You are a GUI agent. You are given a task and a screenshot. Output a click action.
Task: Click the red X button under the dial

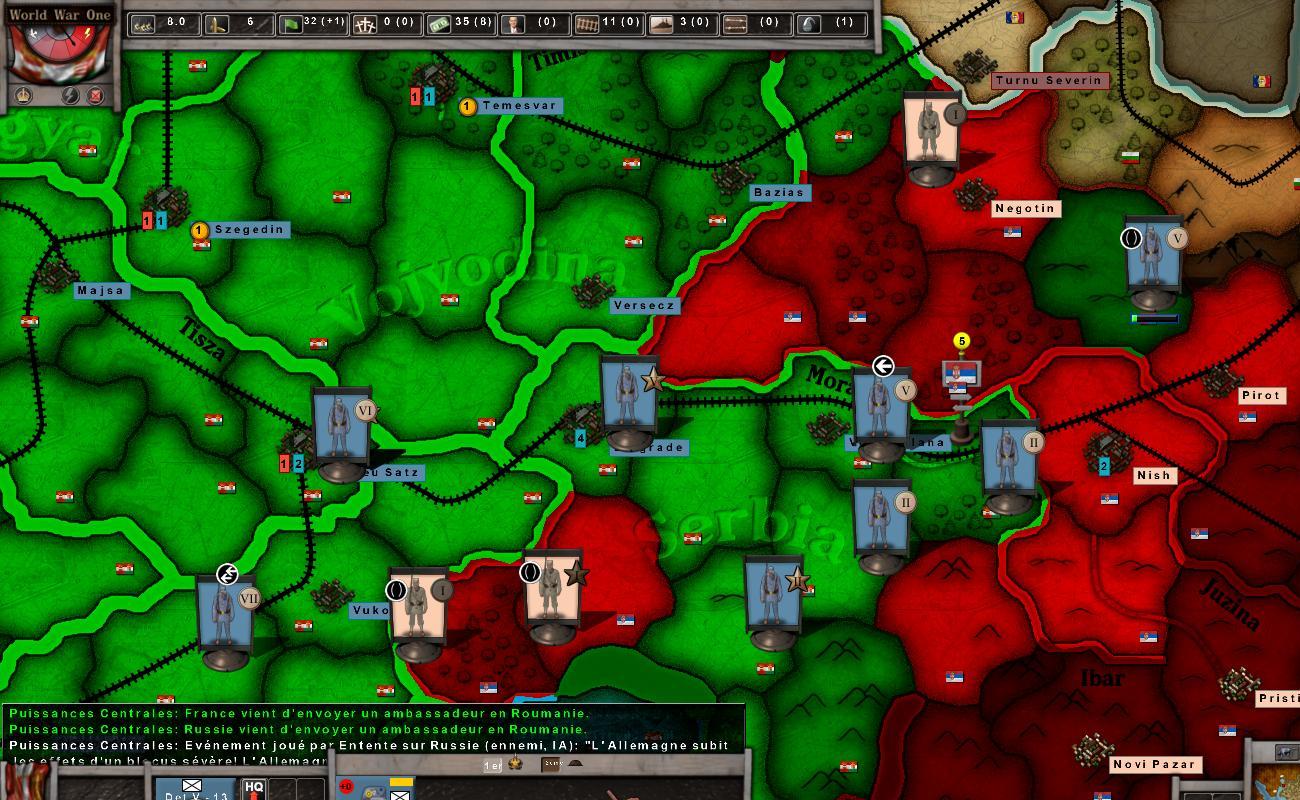[96, 96]
